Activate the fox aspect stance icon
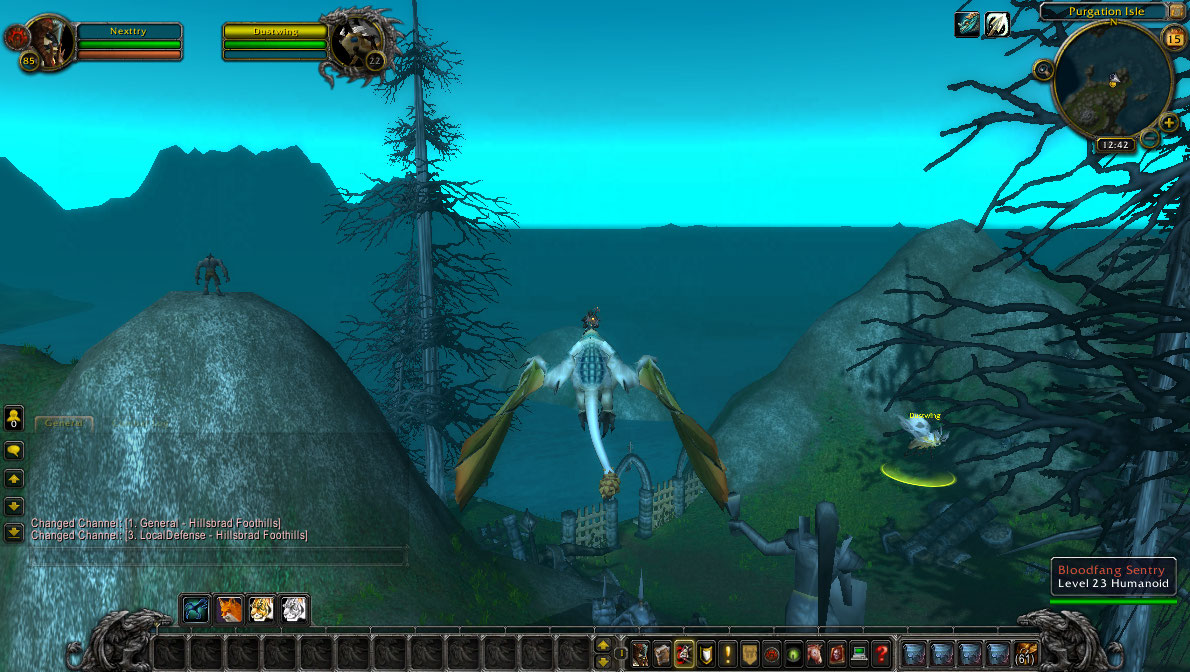This screenshot has height=672, width=1190. [231, 609]
